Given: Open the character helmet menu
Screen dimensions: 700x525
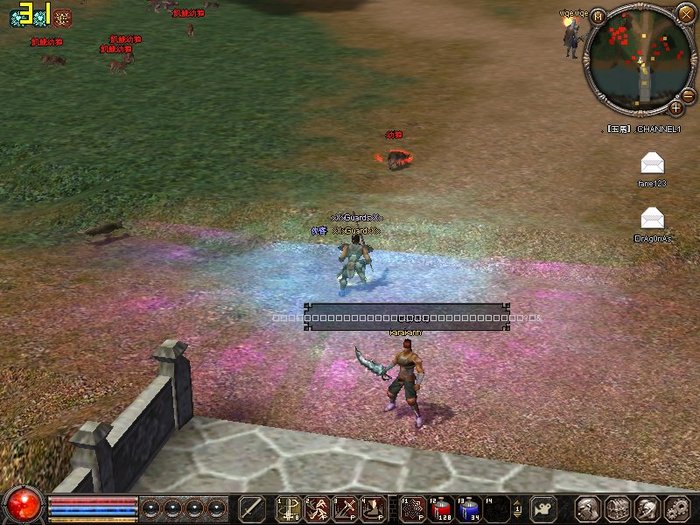Looking at the screenshot, I should point(590,508).
